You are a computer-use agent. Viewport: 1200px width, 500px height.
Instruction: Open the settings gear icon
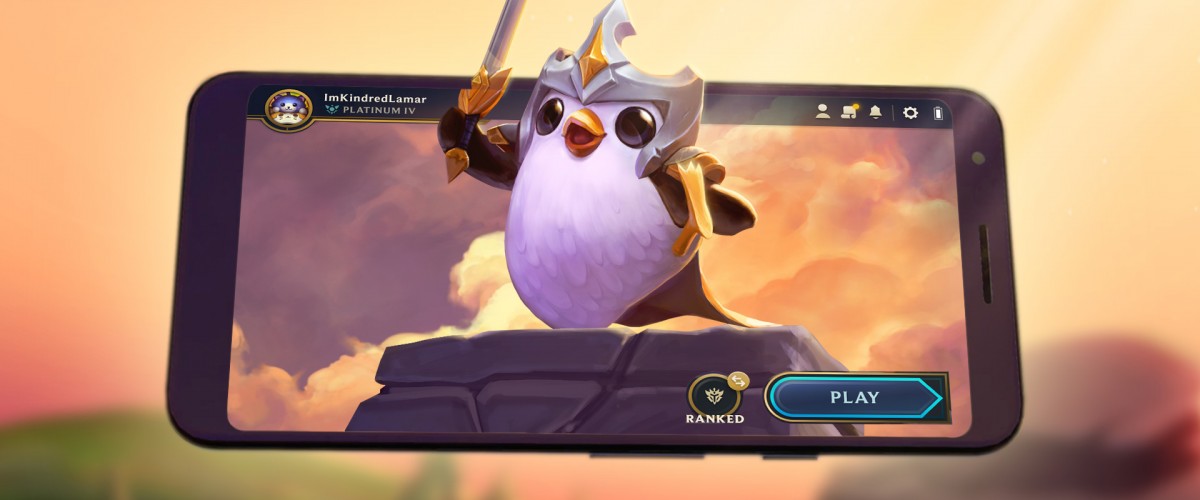pyautogui.click(x=910, y=112)
